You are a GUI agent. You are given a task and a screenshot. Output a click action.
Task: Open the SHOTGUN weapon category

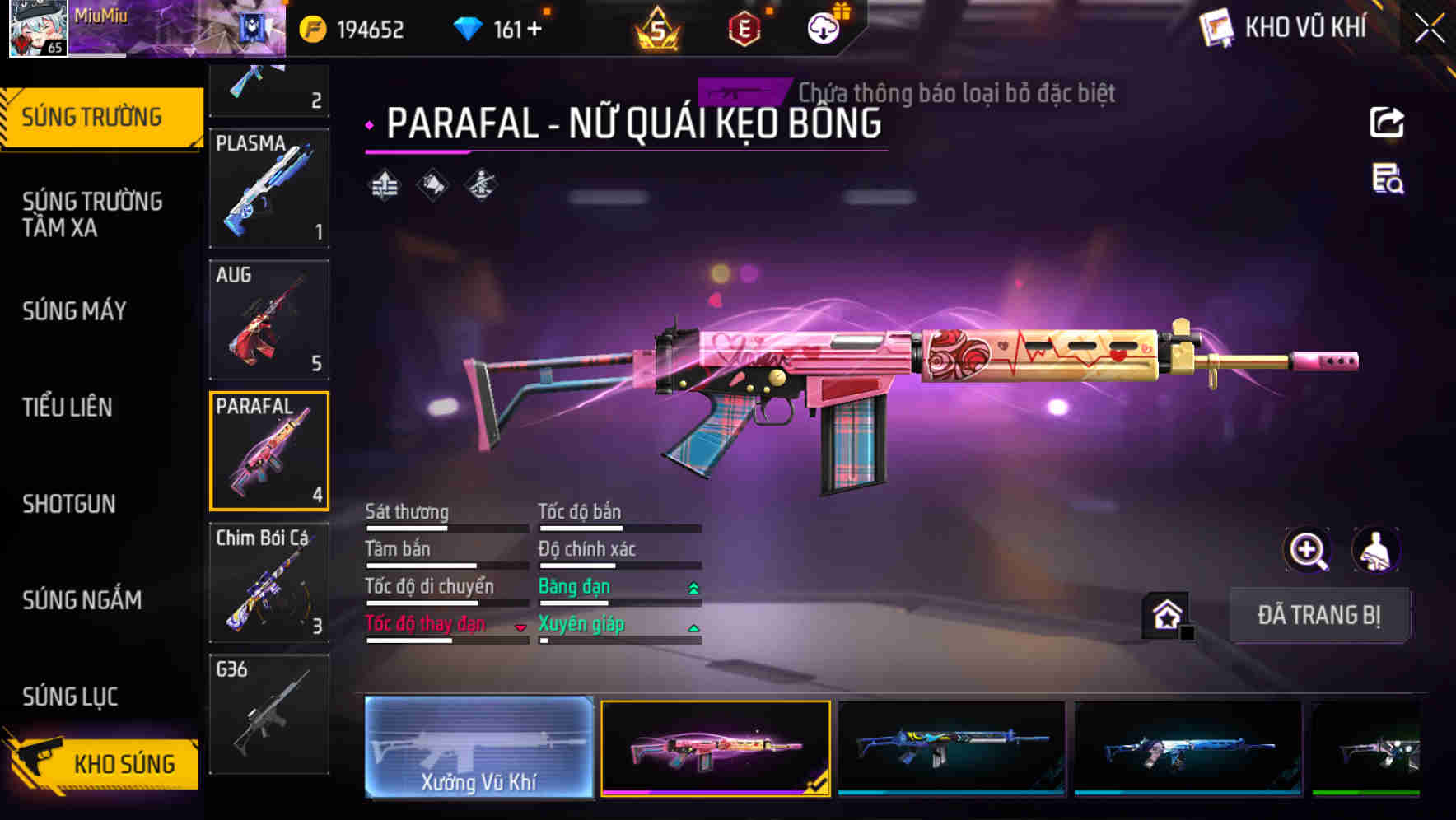pos(69,504)
